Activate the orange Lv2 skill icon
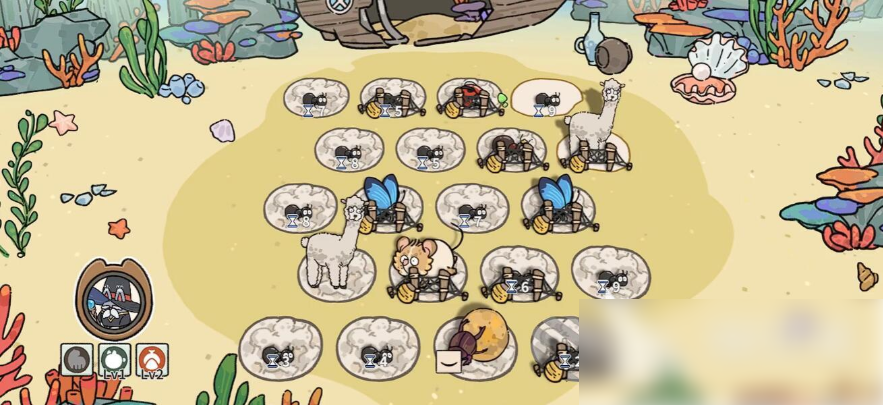Screen dimensions: 883x405 (x=152, y=359)
